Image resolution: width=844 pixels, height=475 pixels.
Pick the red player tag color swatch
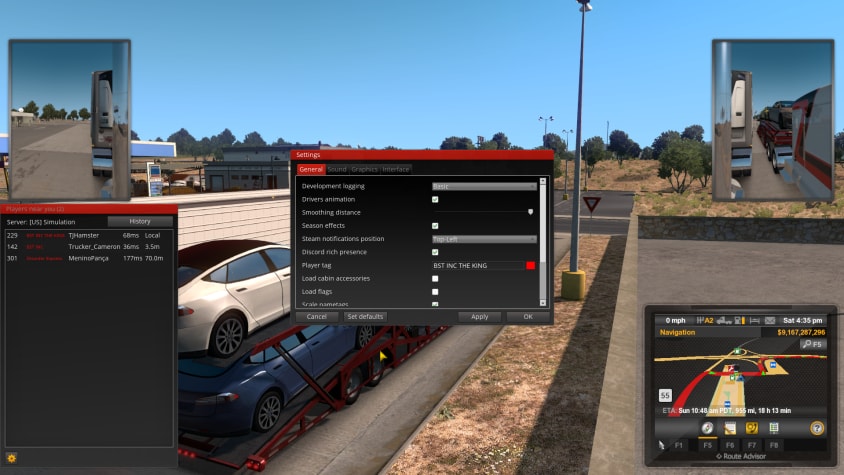[530, 265]
